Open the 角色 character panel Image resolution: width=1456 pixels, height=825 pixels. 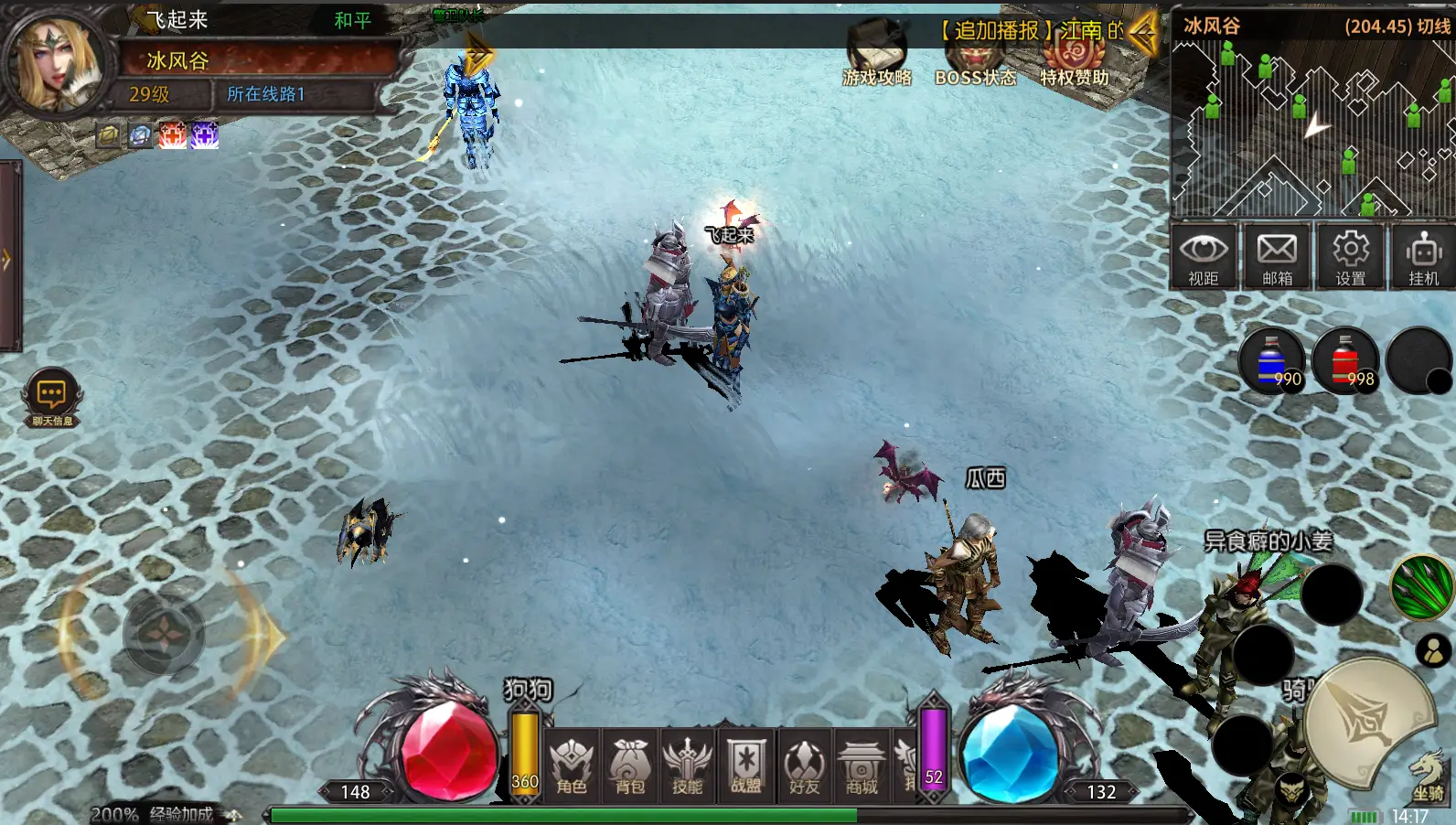572,766
